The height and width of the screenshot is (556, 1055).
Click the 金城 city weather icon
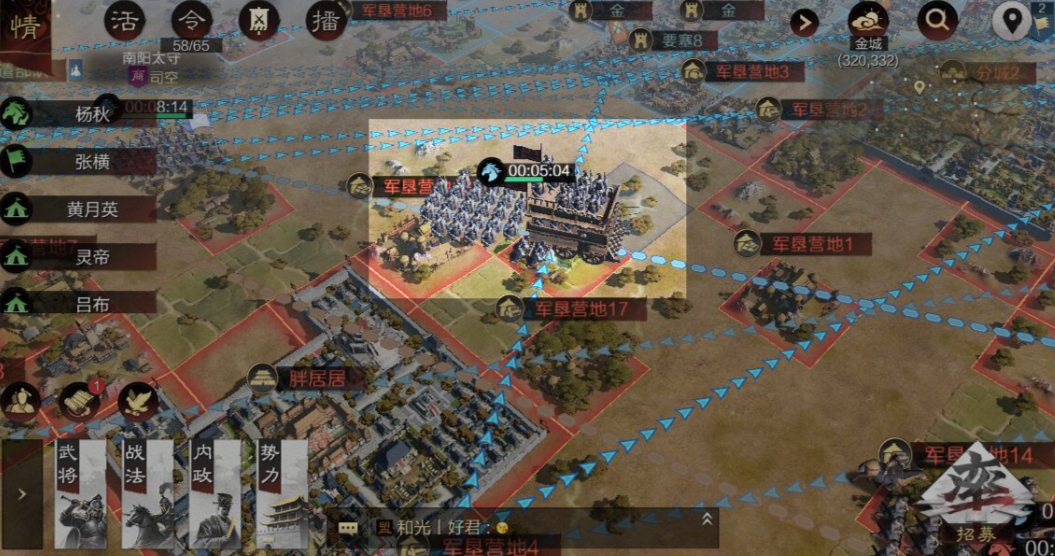868,22
